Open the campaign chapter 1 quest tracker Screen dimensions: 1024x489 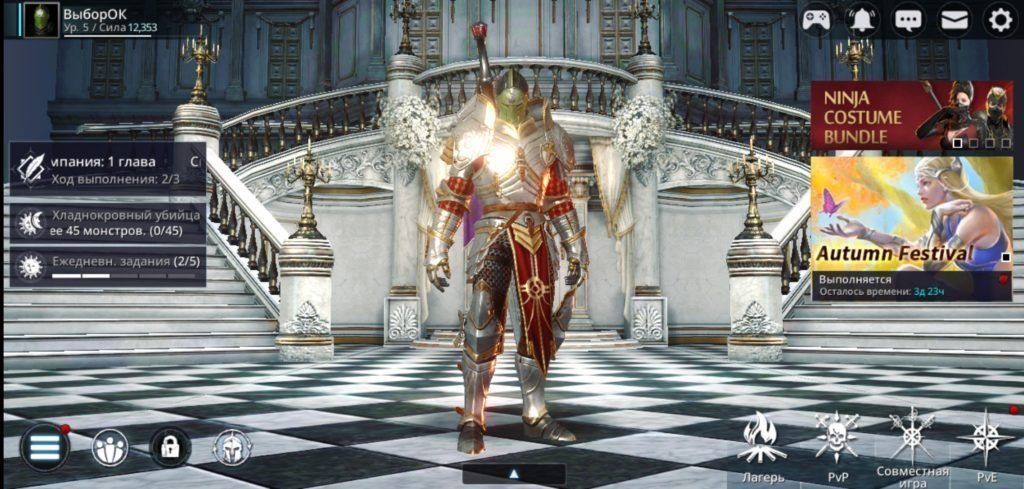(108, 167)
